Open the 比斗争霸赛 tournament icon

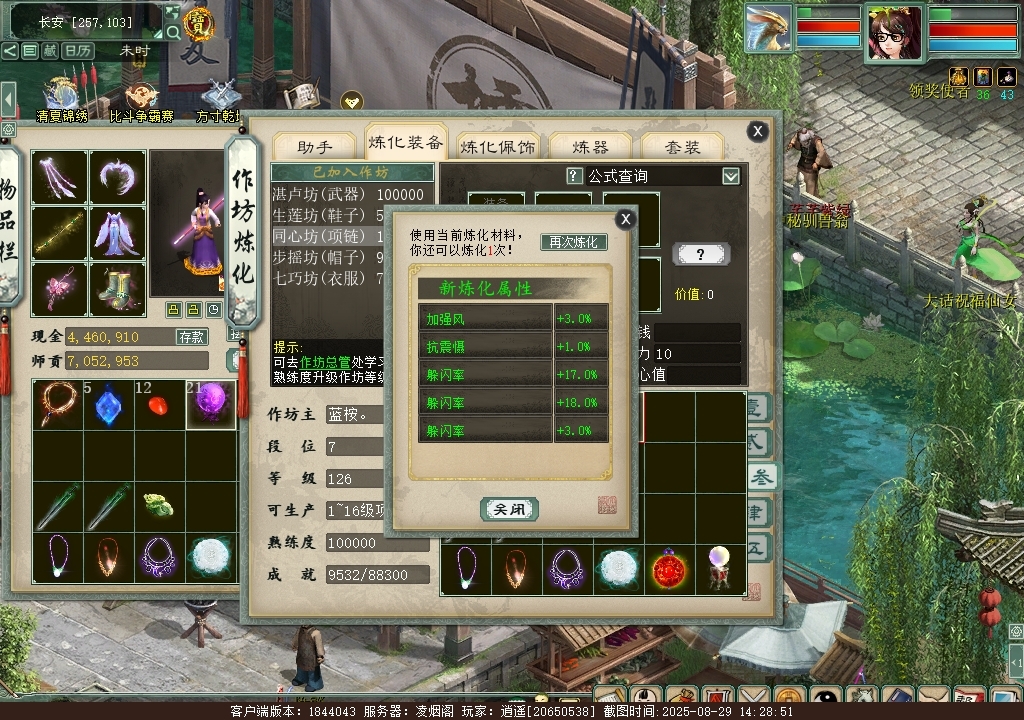tap(141, 100)
